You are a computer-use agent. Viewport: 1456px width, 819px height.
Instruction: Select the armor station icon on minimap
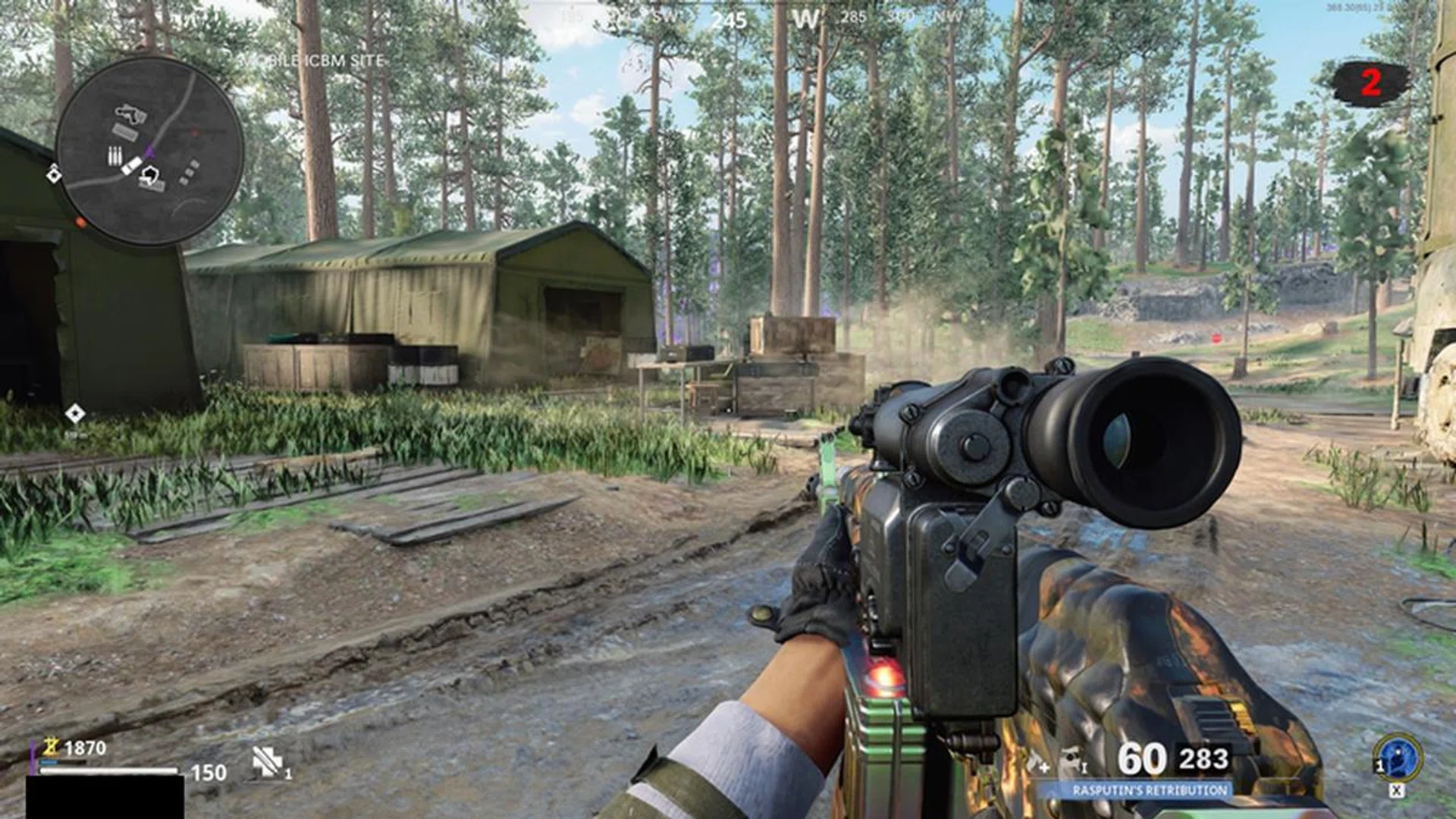tap(150, 176)
